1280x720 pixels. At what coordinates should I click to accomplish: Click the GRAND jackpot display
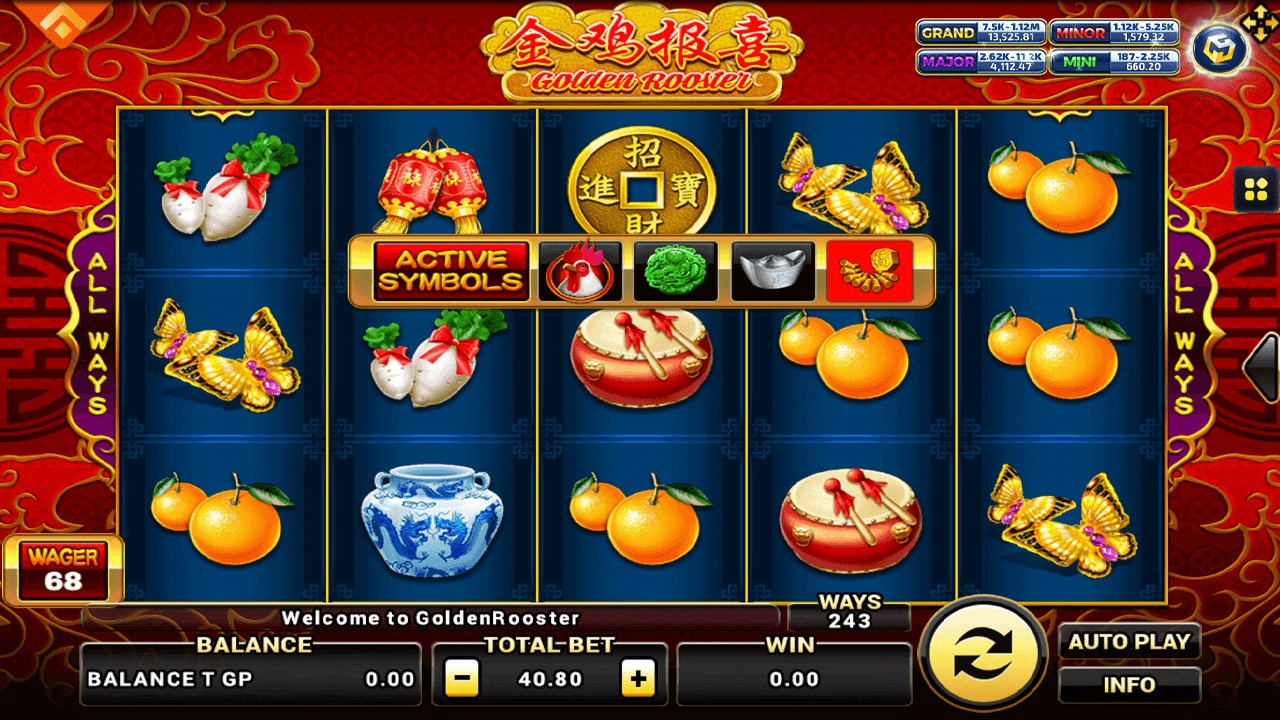click(x=982, y=32)
